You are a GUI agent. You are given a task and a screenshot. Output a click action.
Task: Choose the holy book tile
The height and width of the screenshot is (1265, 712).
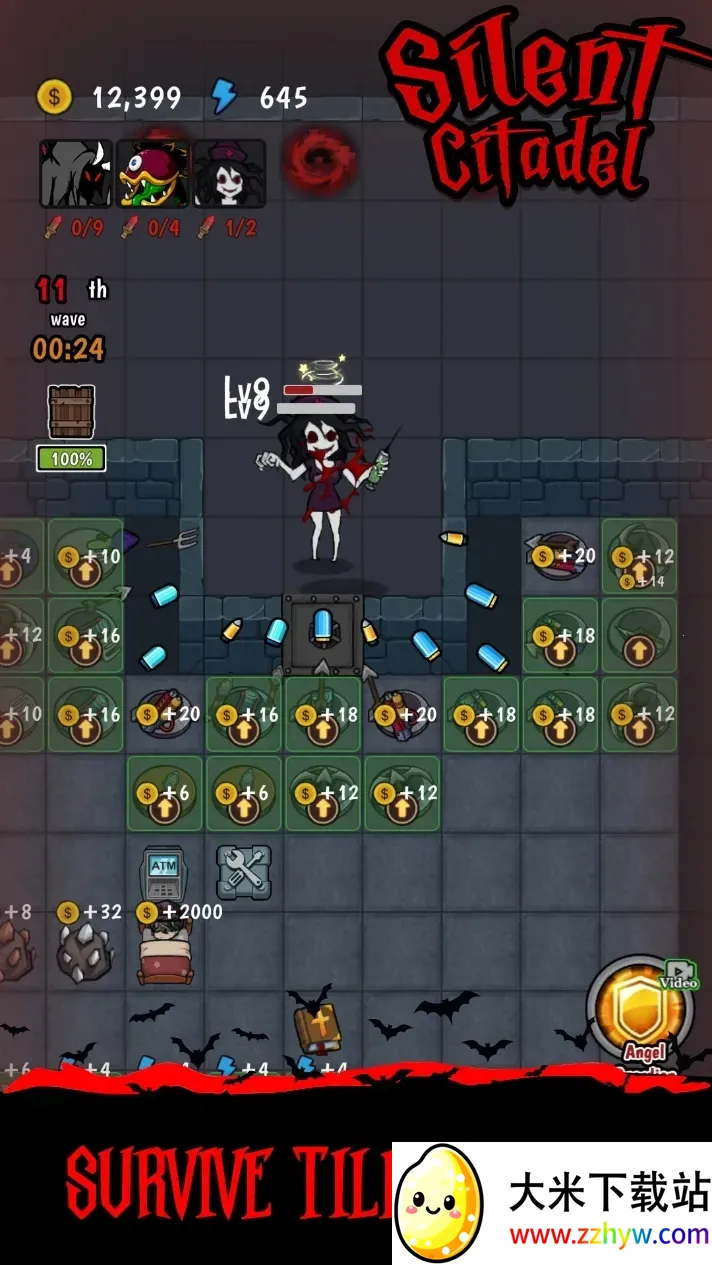(x=318, y=1028)
